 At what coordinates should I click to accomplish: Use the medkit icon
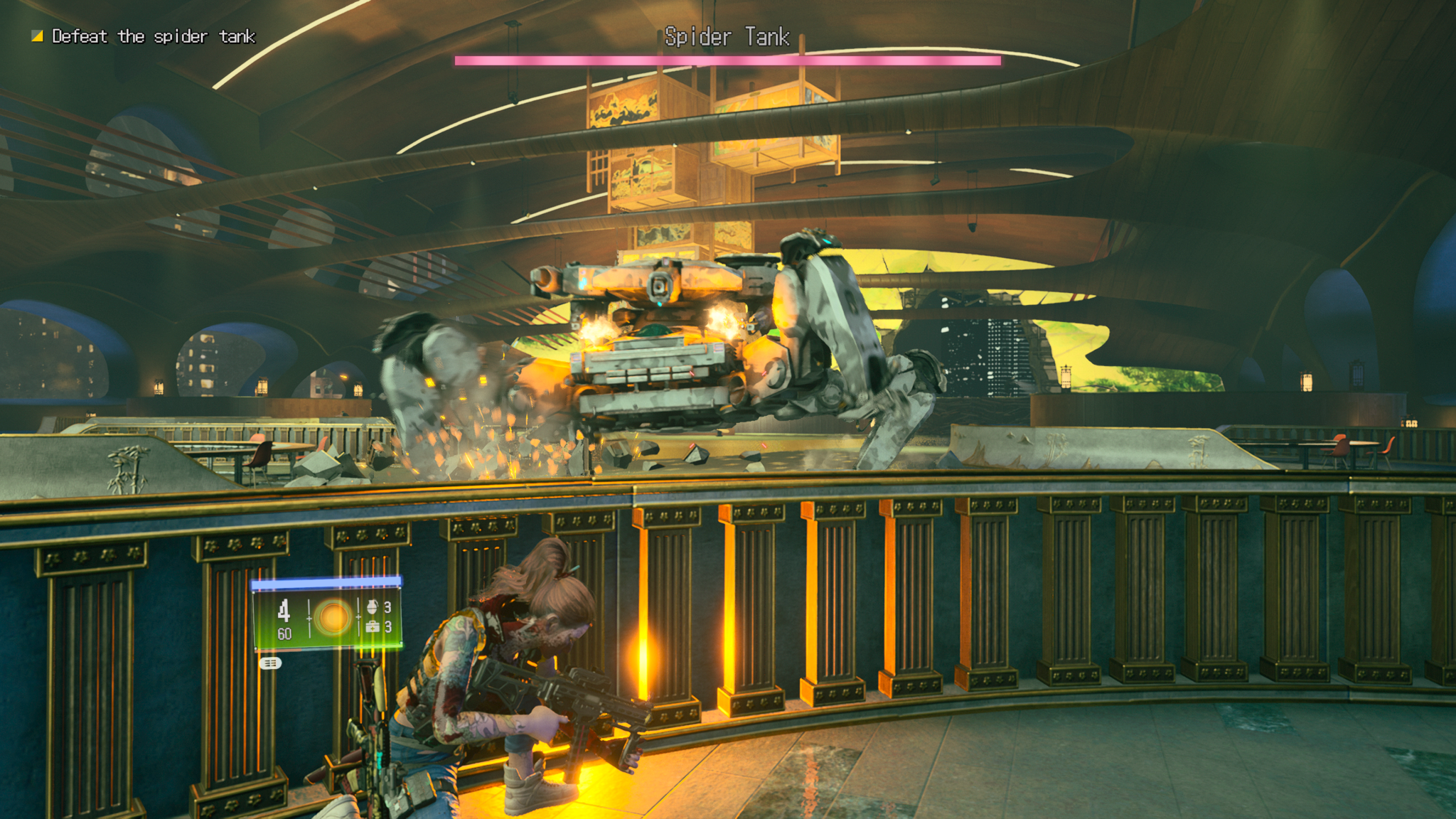click(x=372, y=626)
